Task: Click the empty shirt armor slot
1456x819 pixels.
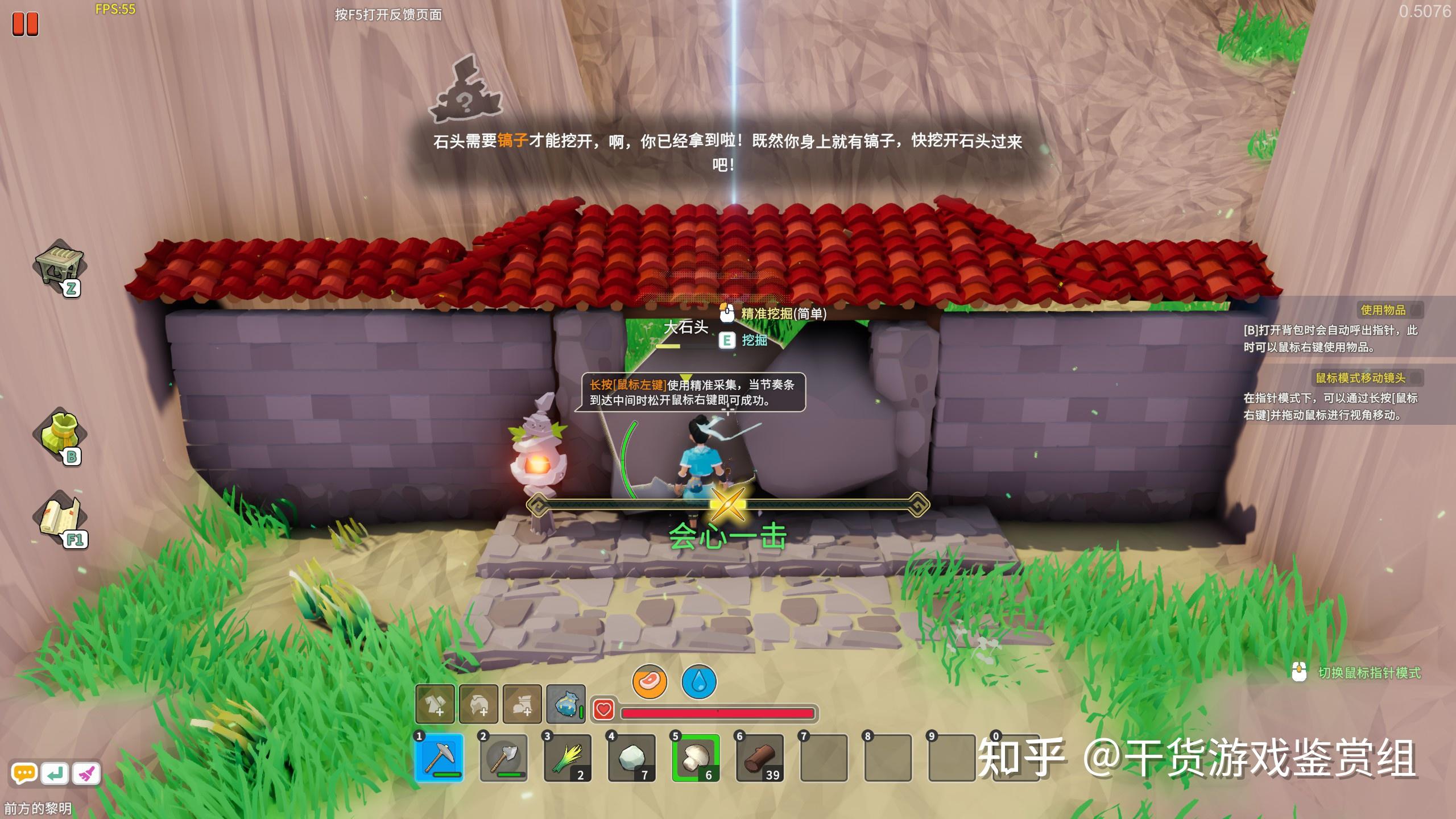Action: 435,704
